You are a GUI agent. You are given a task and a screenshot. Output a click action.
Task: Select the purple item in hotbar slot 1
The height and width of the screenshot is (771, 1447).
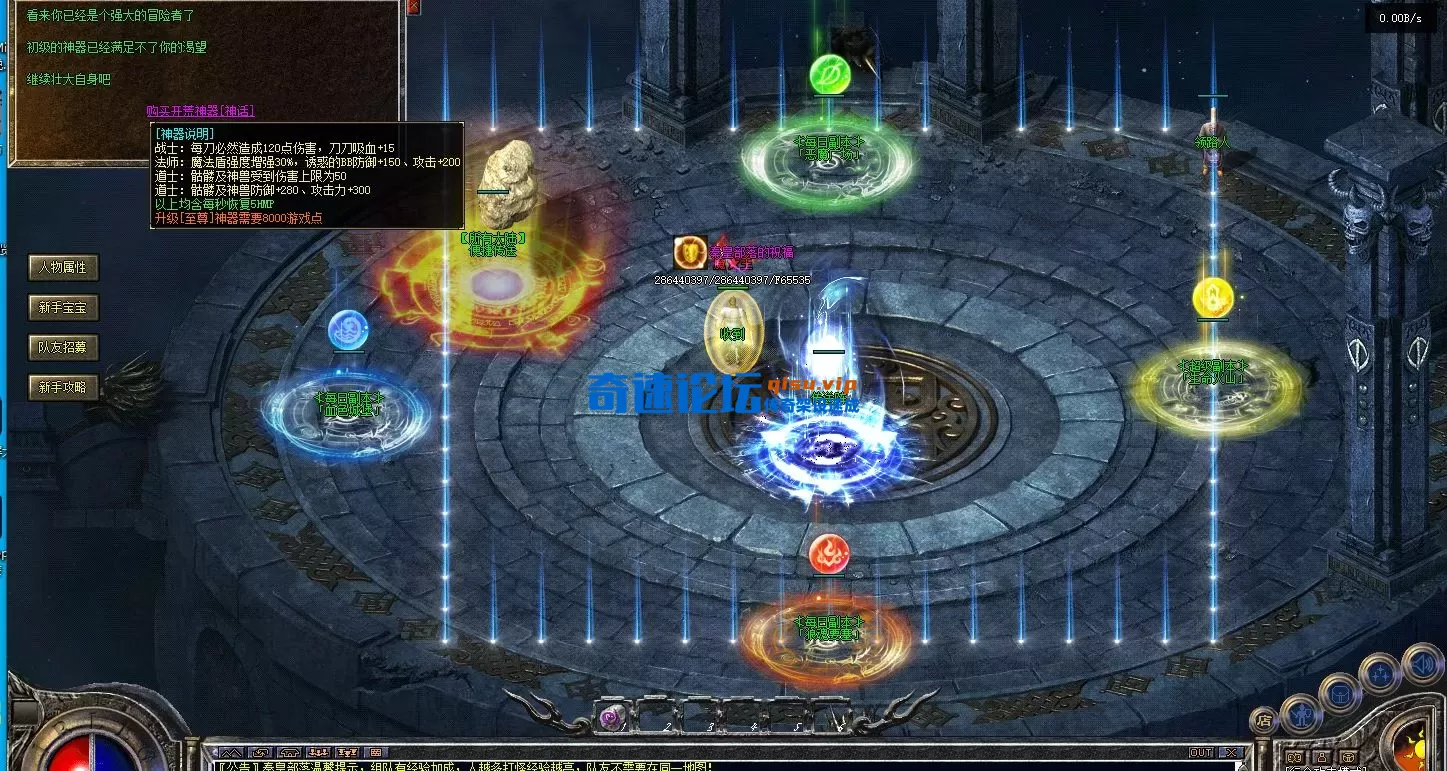tap(609, 716)
